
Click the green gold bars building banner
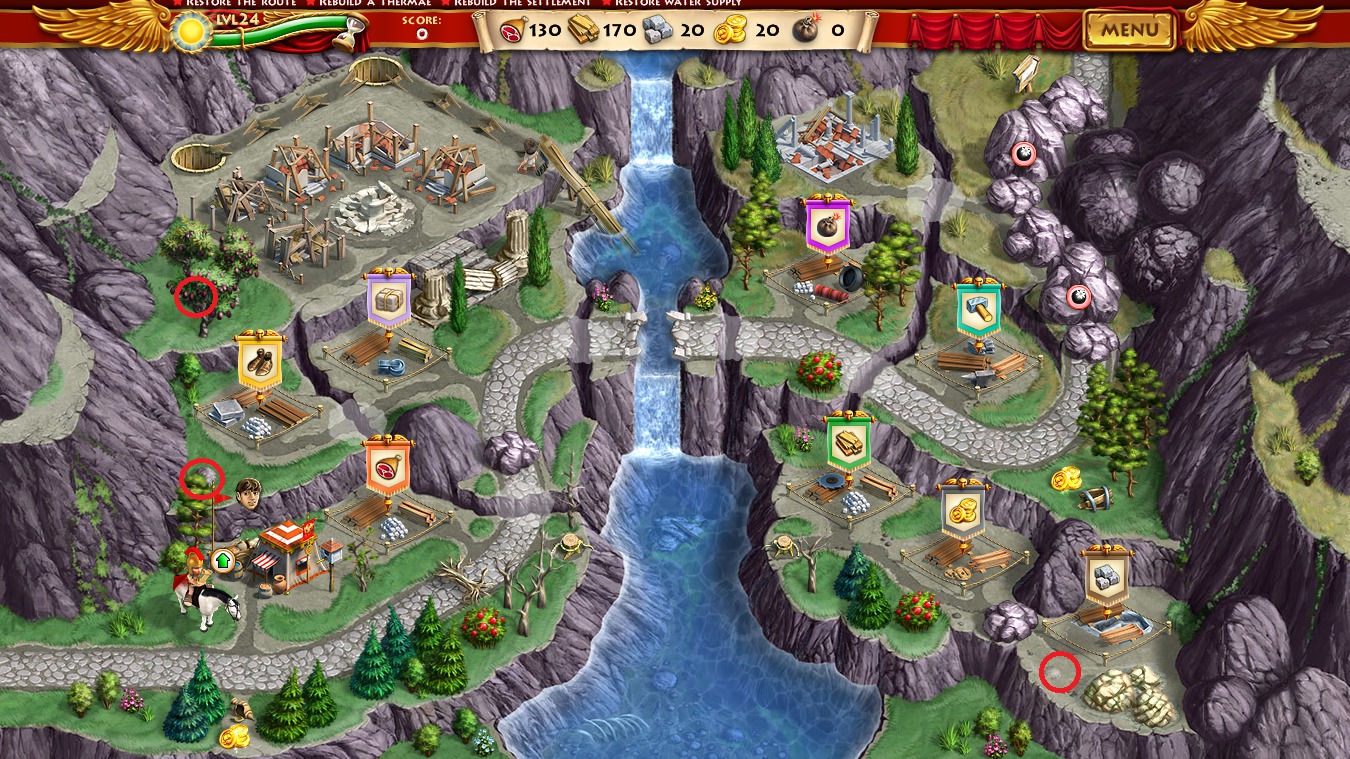click(x=848, y=442)
